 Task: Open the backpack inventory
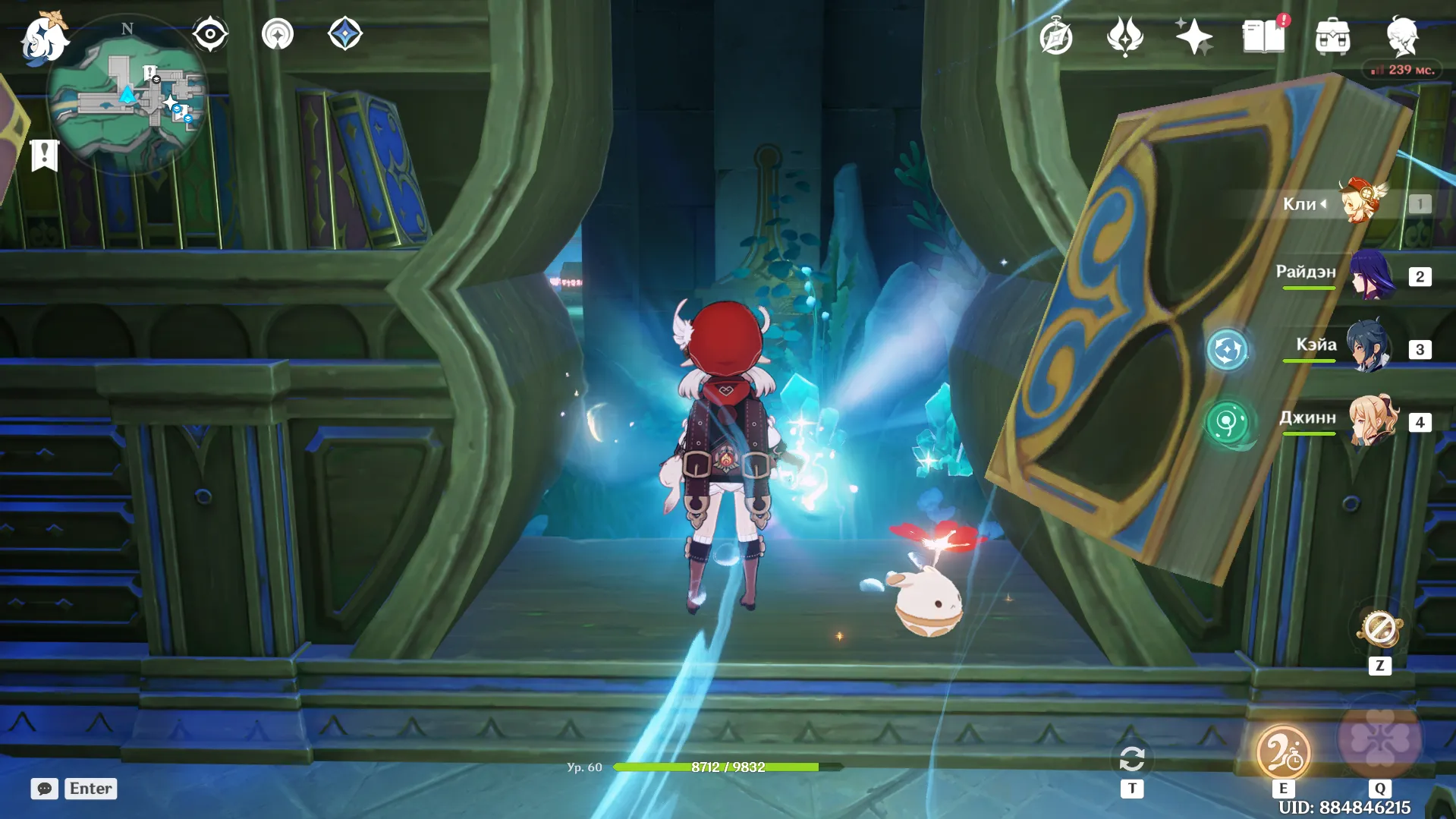[x=1332, y=36]
